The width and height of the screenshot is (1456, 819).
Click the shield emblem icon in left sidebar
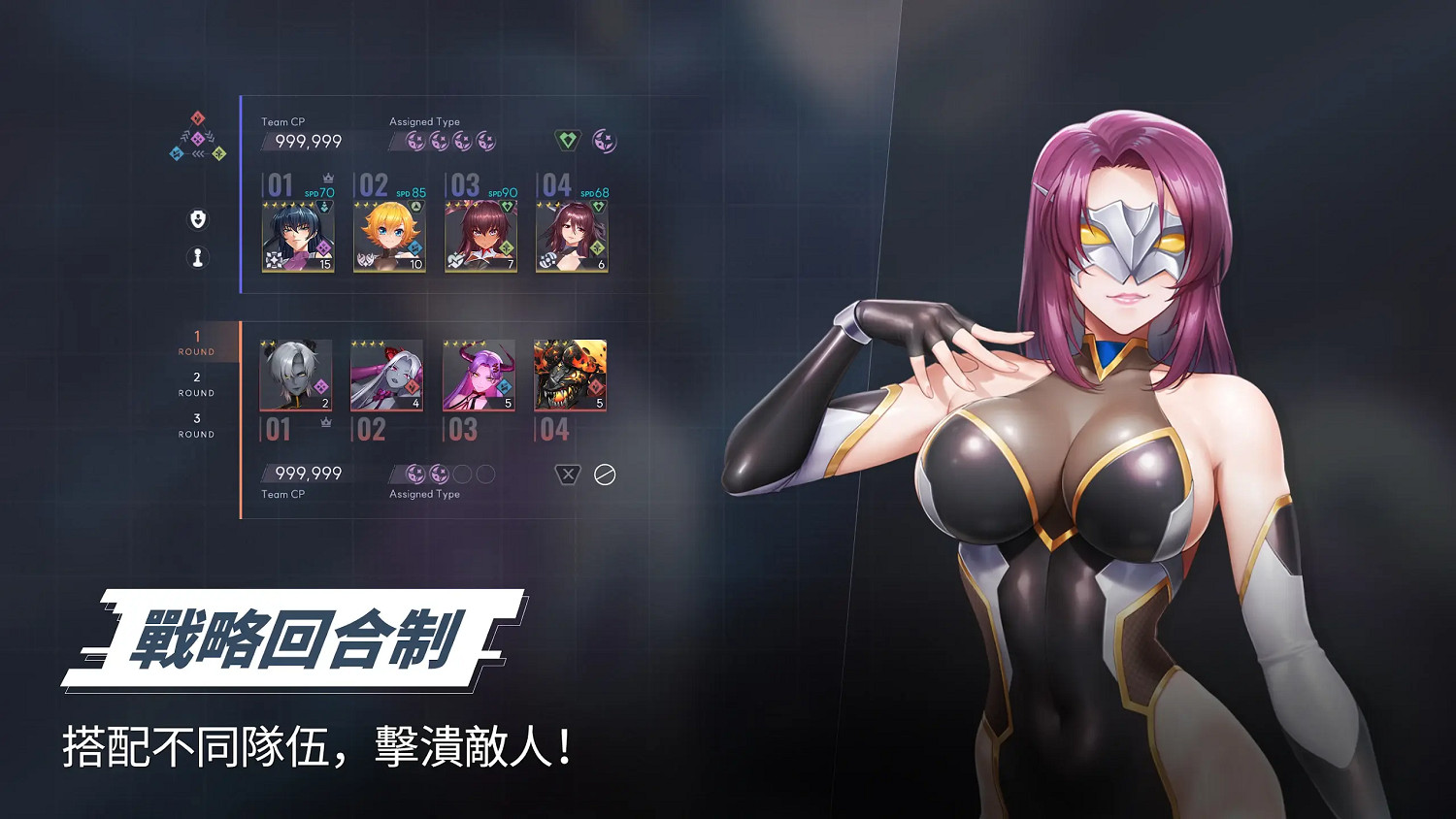pos(198,218)
